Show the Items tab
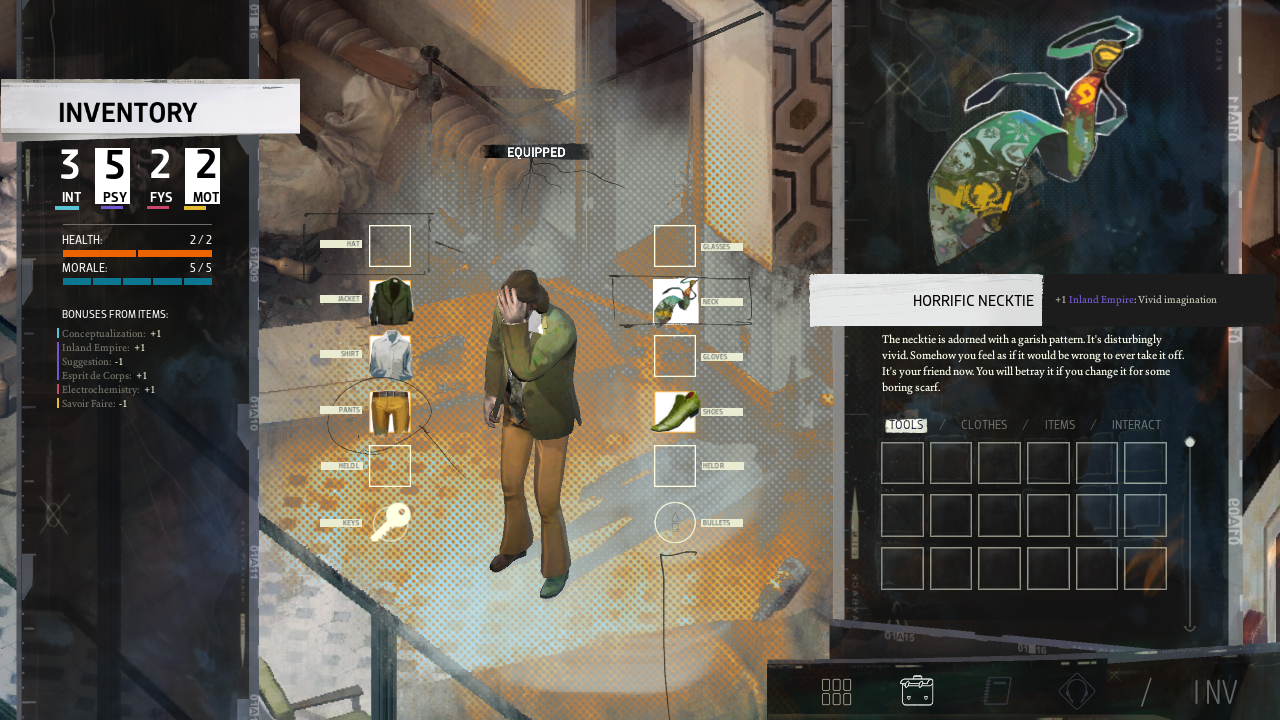 [x=1060, y=425]
